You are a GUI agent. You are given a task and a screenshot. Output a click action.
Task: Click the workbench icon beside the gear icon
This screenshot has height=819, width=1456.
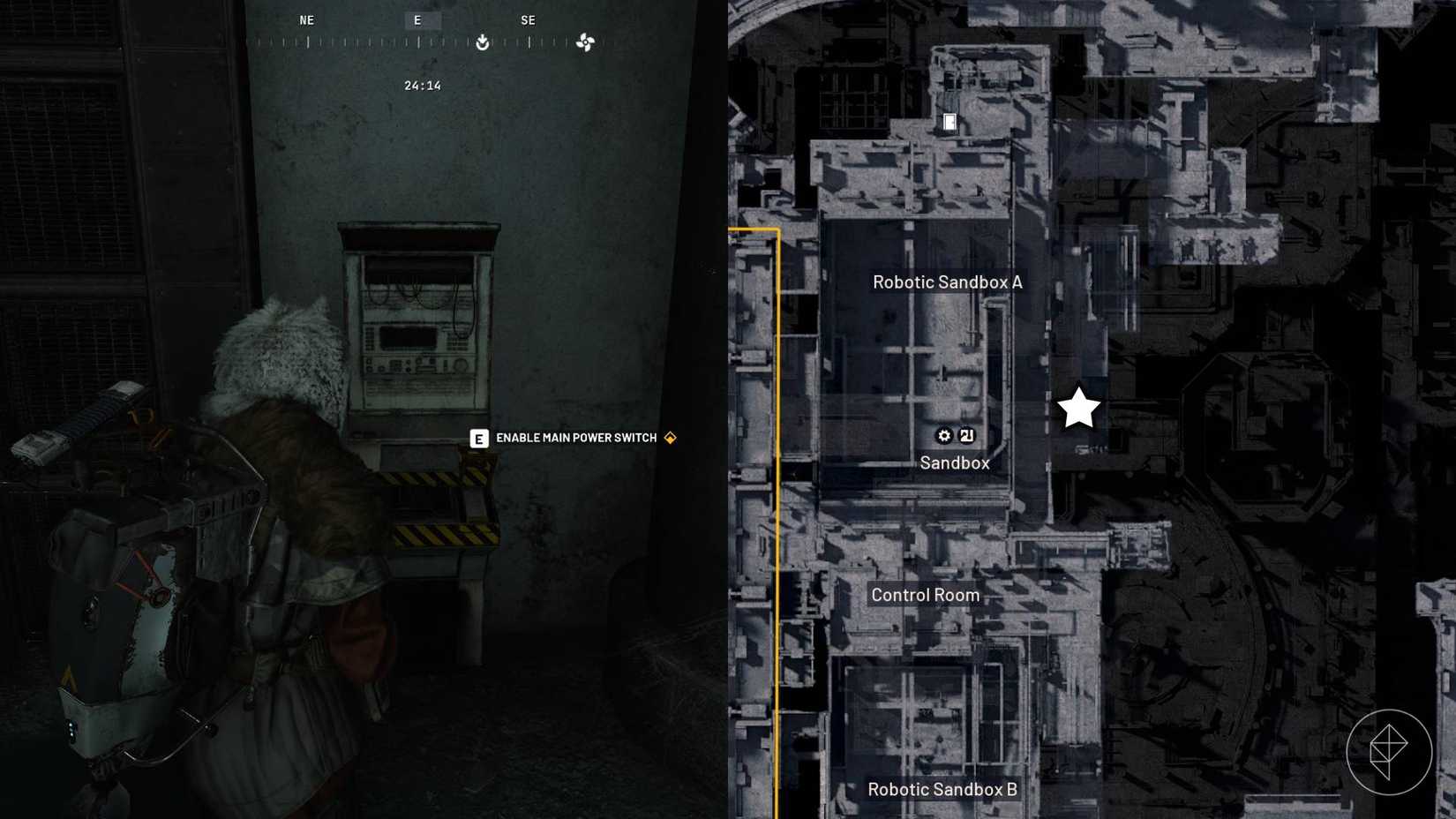point(967,436)
